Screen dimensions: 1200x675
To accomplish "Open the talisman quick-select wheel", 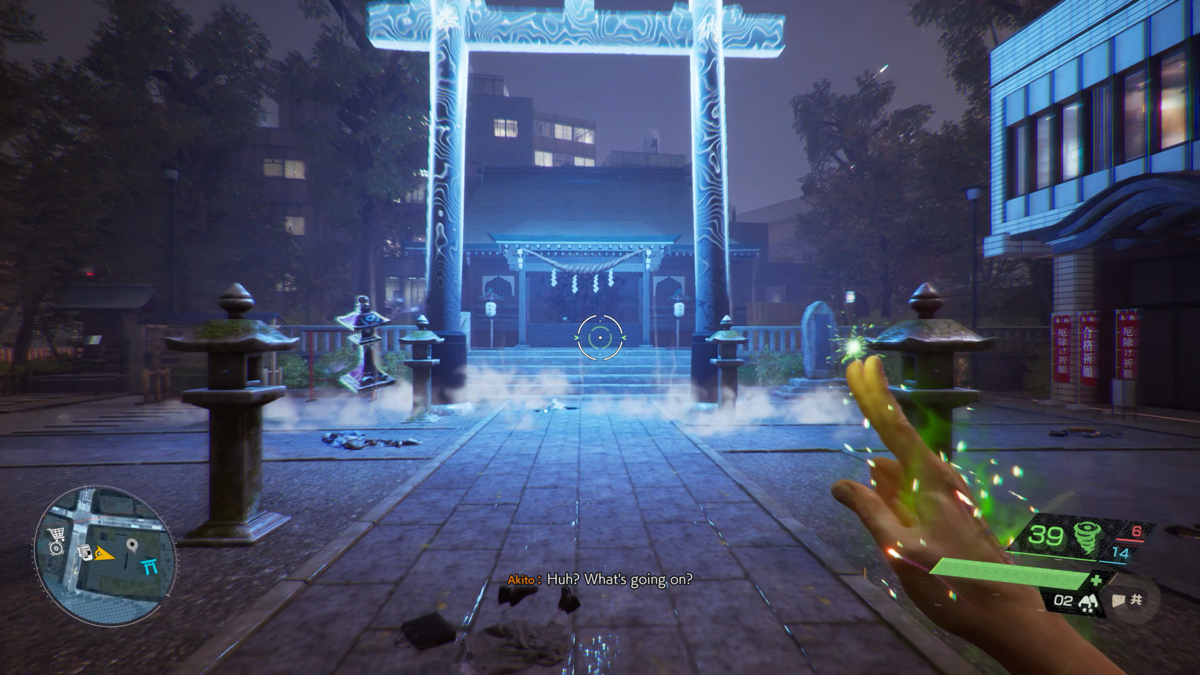I will 1133,600.
